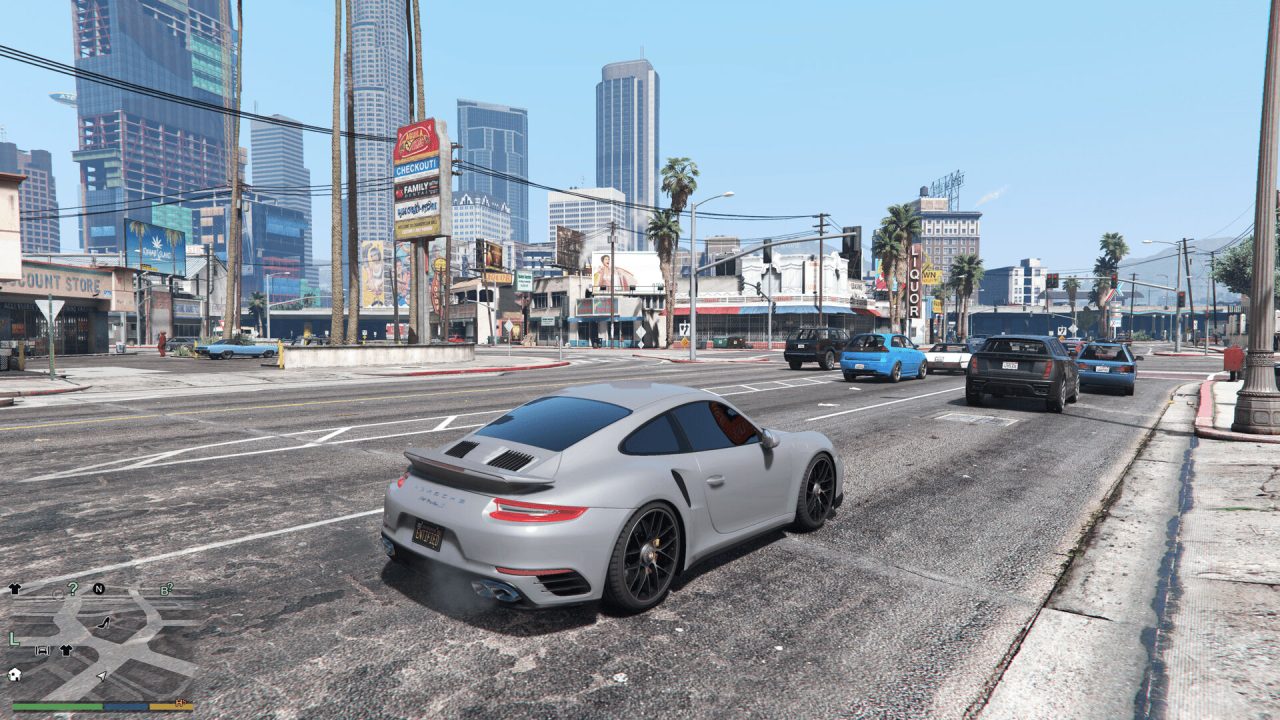
Task: Click the white safehouse house icon on minimap
Action: tap(14, 676)
